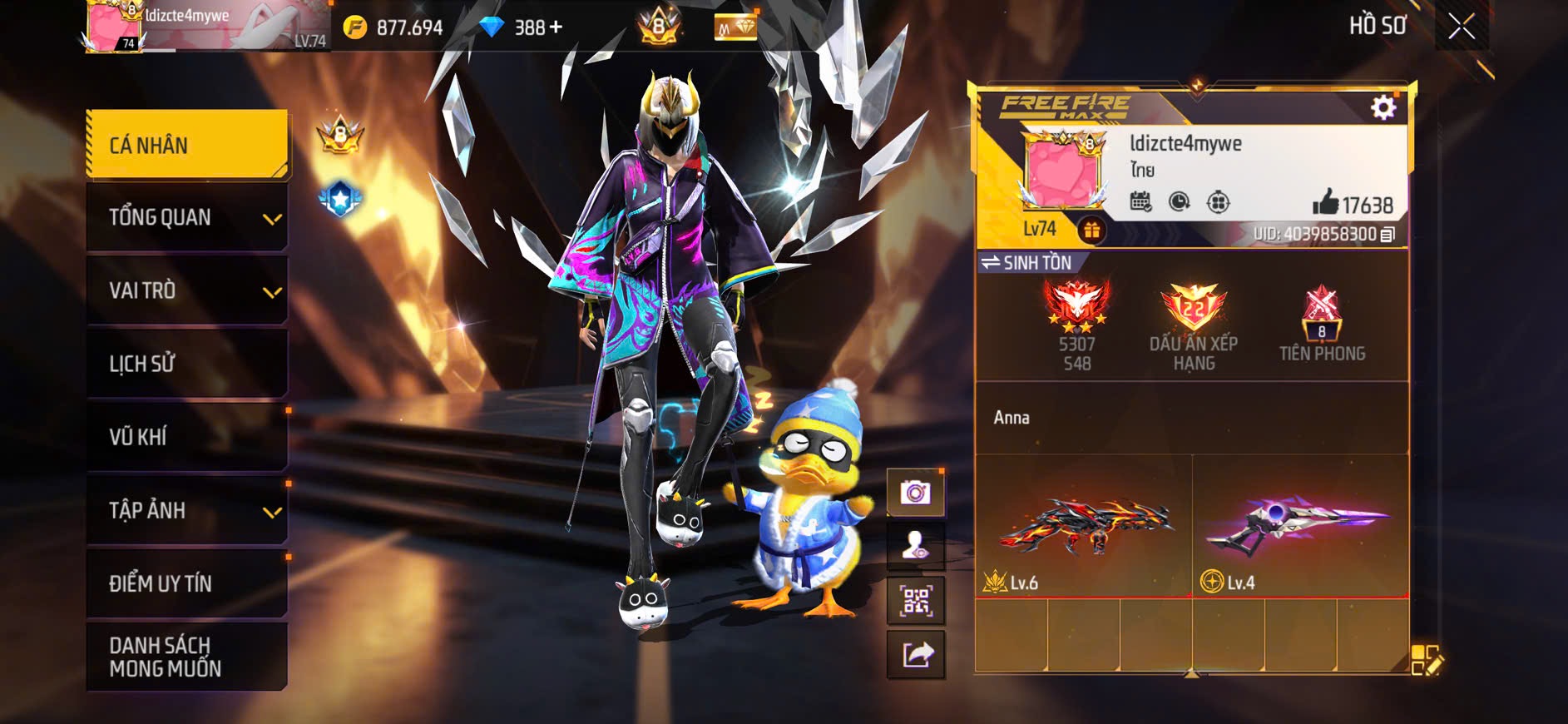Click the thumbs-up likes icon
Image resolution: width=1568 pixels, height=724 pixels.
(x=1325, y=202)
